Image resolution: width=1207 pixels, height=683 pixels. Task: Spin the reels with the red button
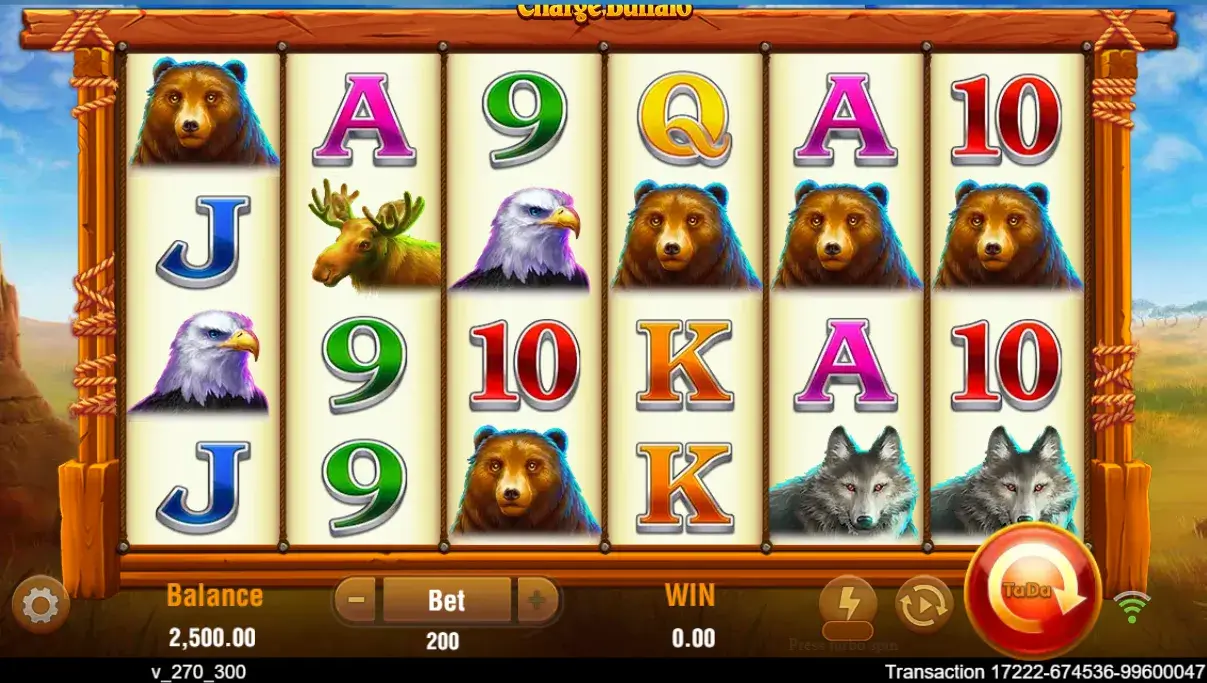click(1033, 590)
